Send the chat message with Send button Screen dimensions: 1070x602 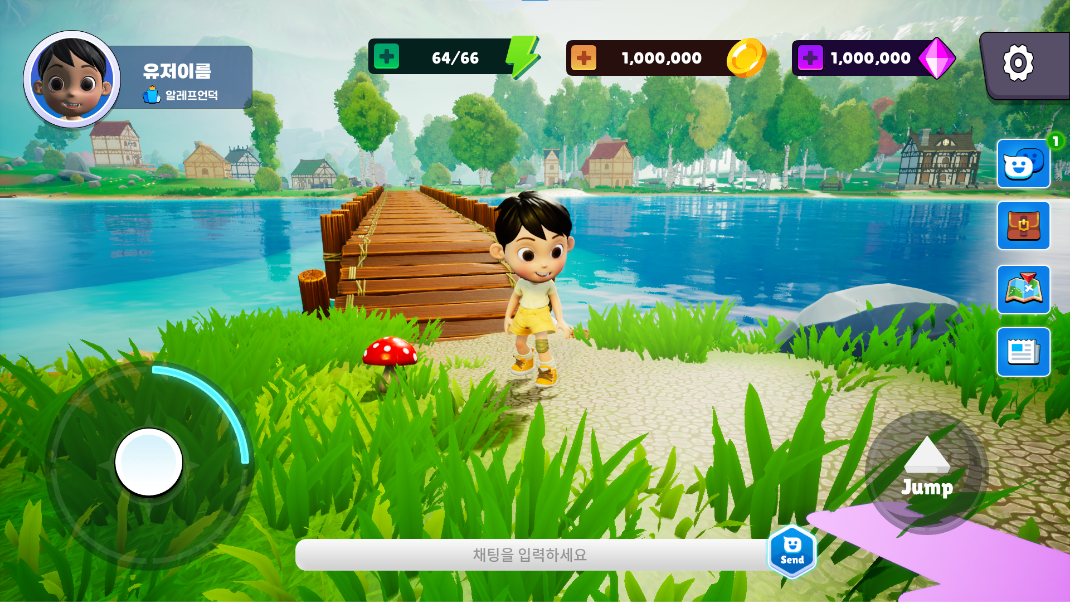(x=792, y=551)
